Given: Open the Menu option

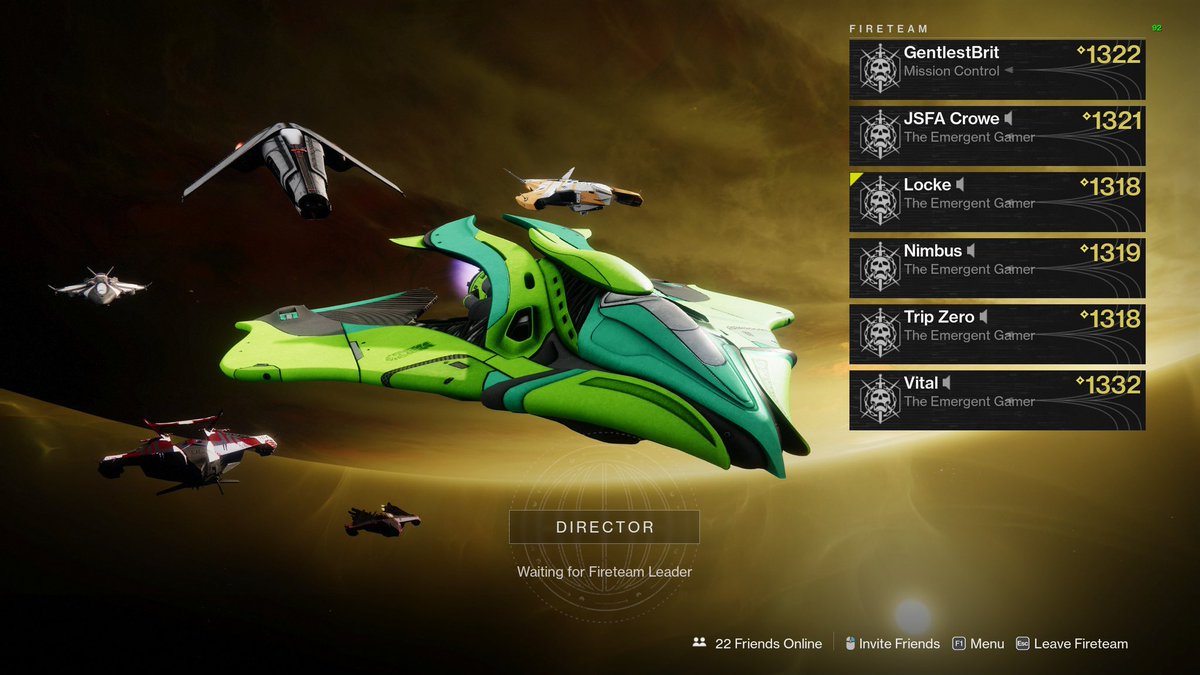Looking at the screenshot, I should coord(978,644).
